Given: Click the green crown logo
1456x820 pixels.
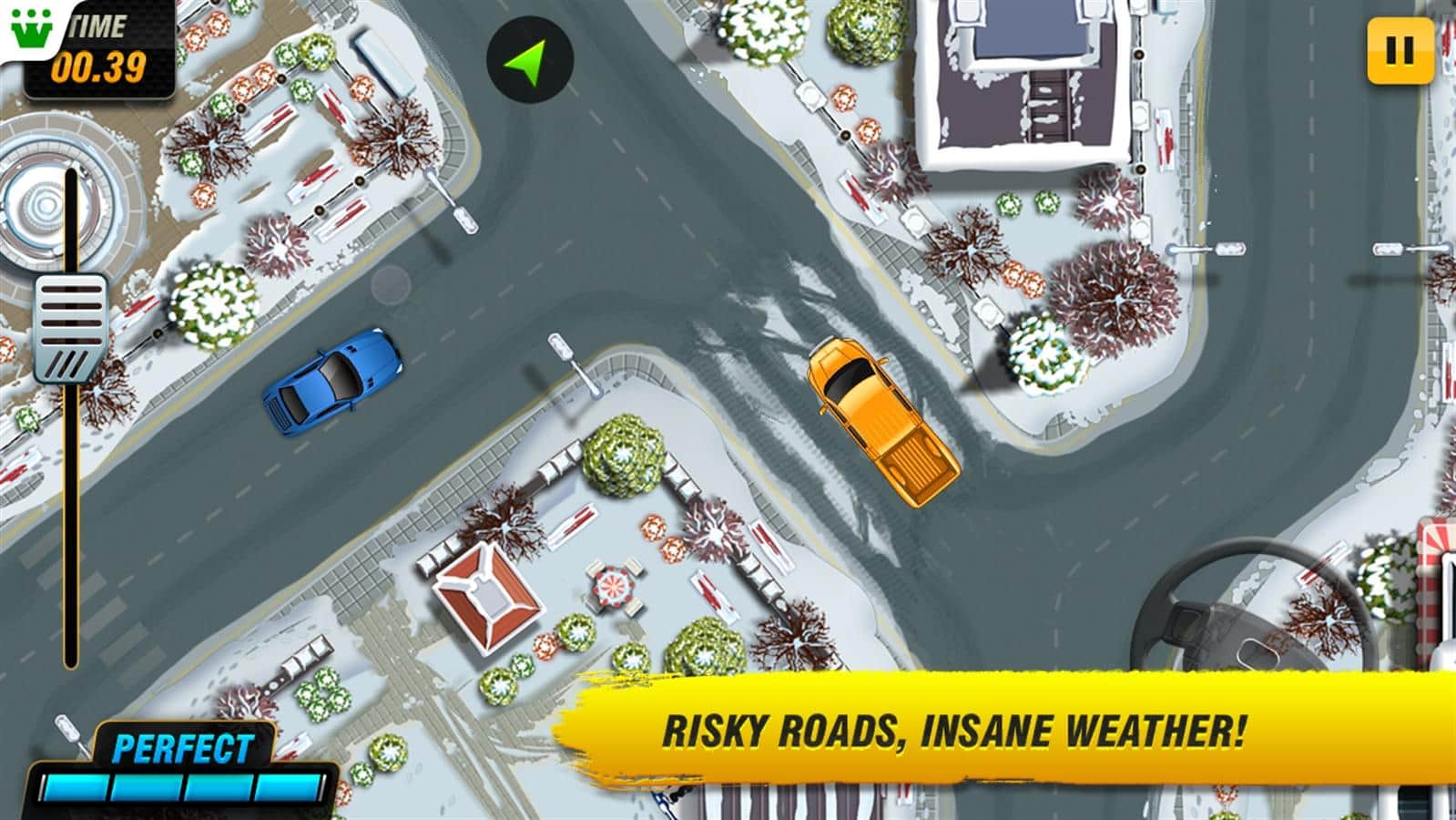Looking at the screenshot, I should (x=30, y=30).
